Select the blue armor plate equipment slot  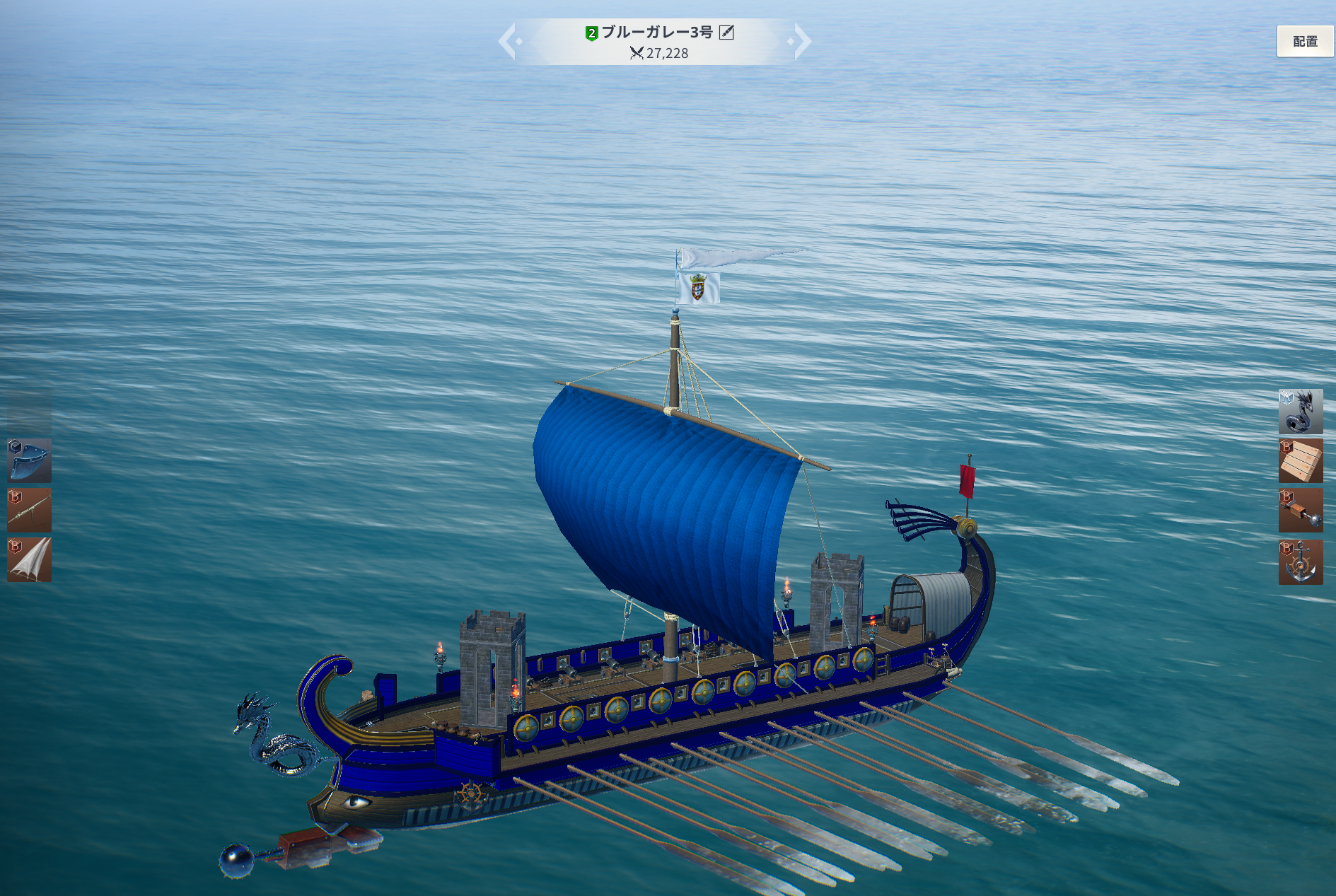tap(30, 460)
